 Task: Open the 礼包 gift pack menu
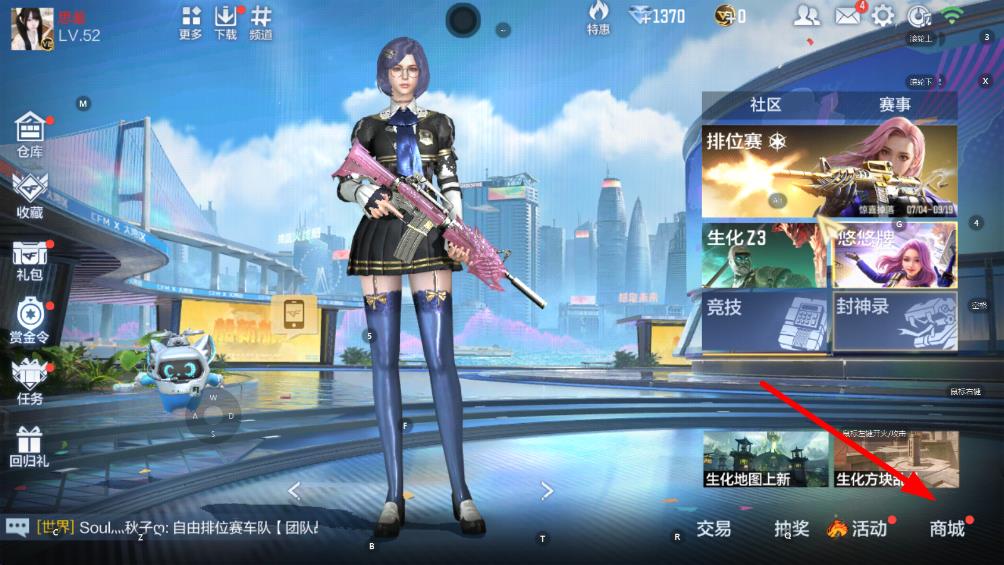coord(30,257)
